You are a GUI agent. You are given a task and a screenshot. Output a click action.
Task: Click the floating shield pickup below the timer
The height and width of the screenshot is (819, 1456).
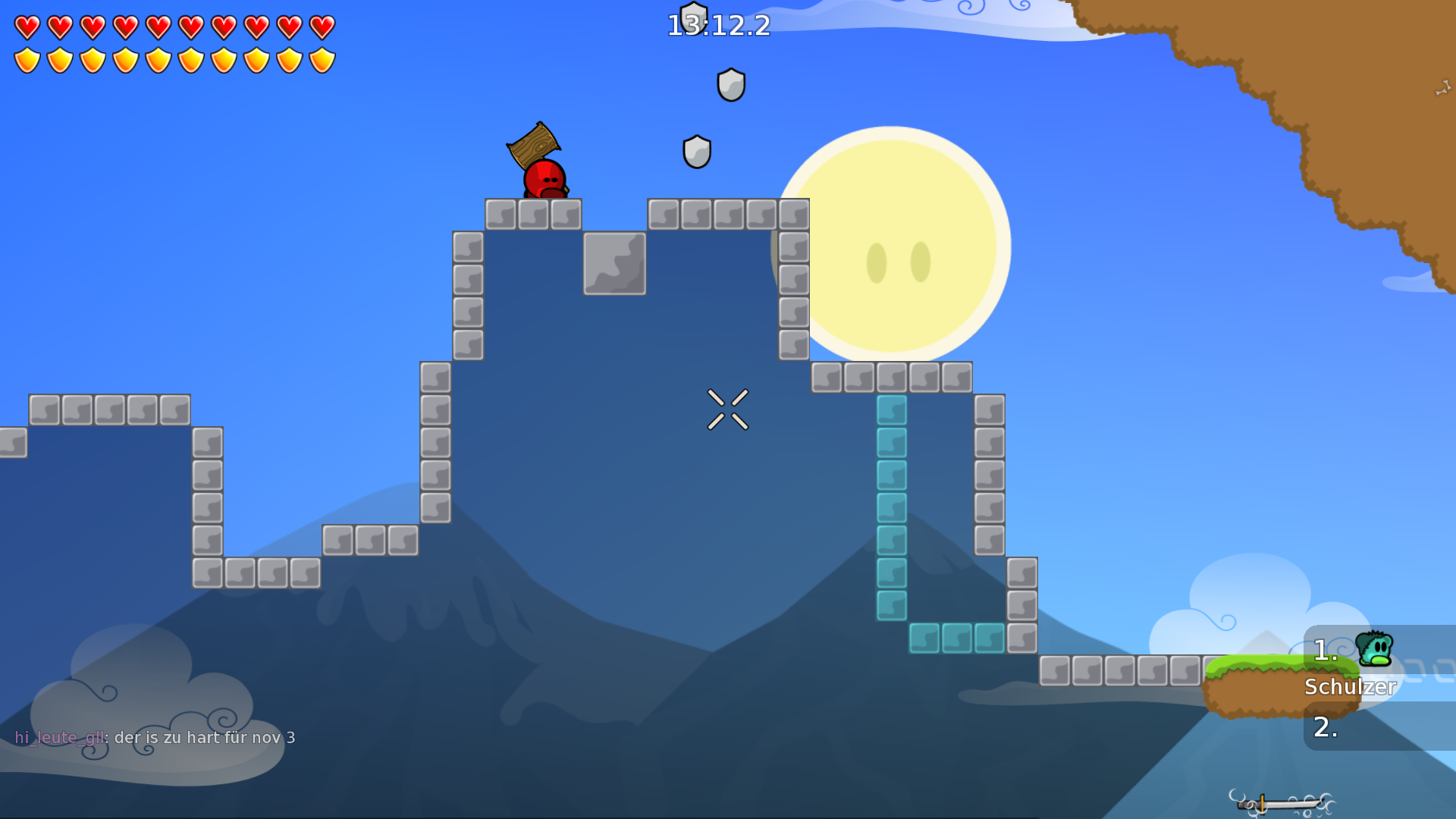point(730,83)
